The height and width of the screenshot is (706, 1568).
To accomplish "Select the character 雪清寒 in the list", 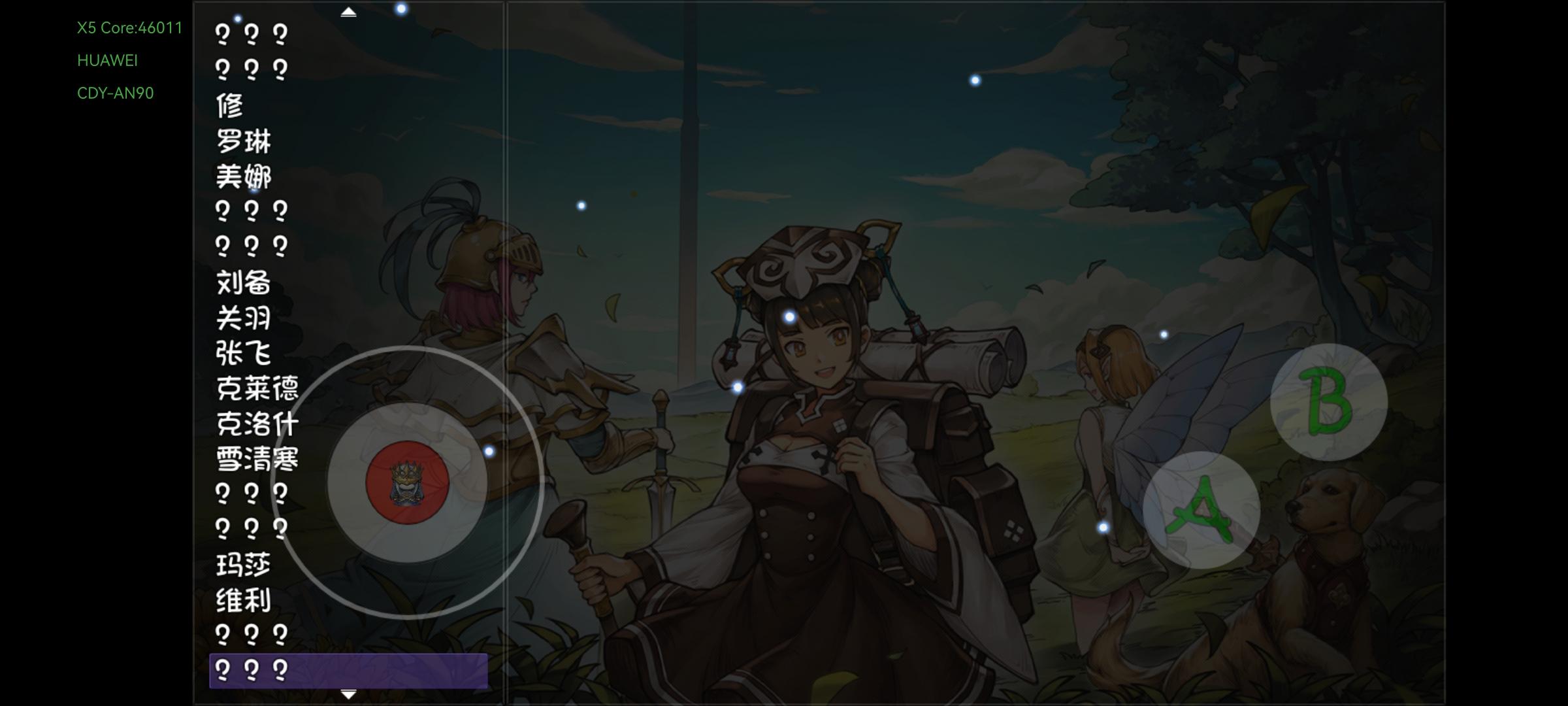I will pos(255,460).
